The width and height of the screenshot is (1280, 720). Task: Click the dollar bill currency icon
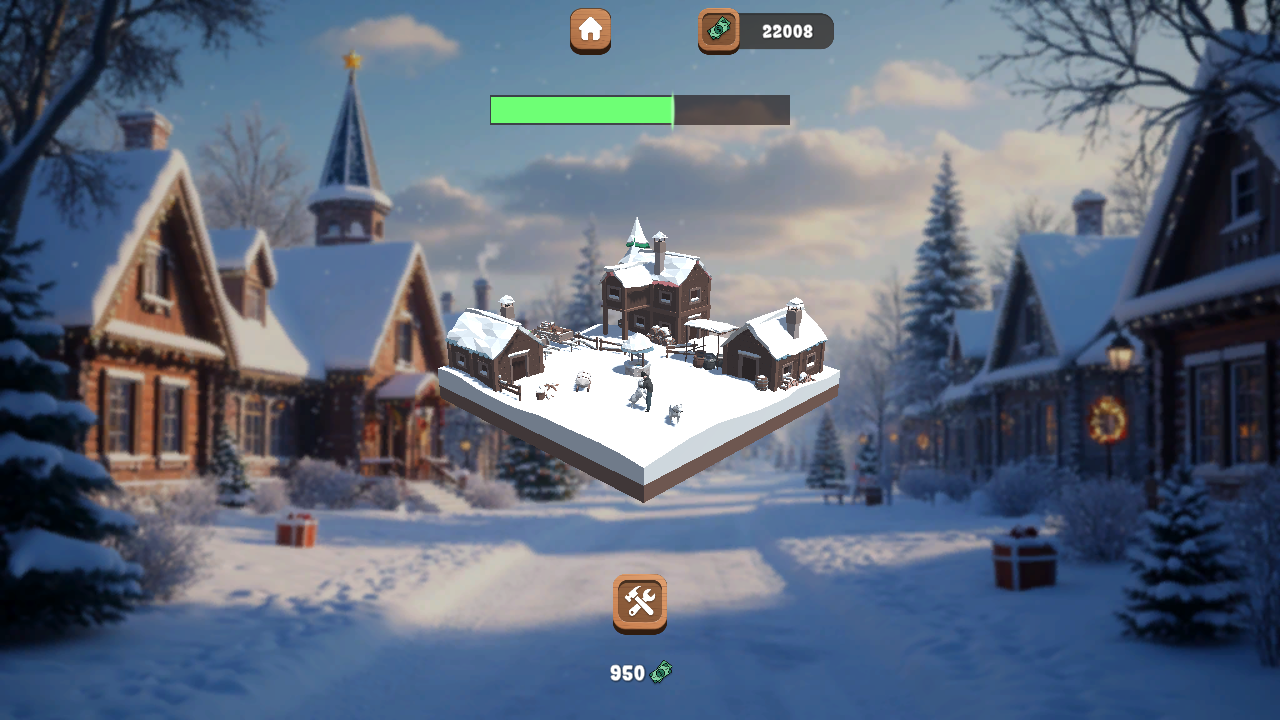coord(662,673)
